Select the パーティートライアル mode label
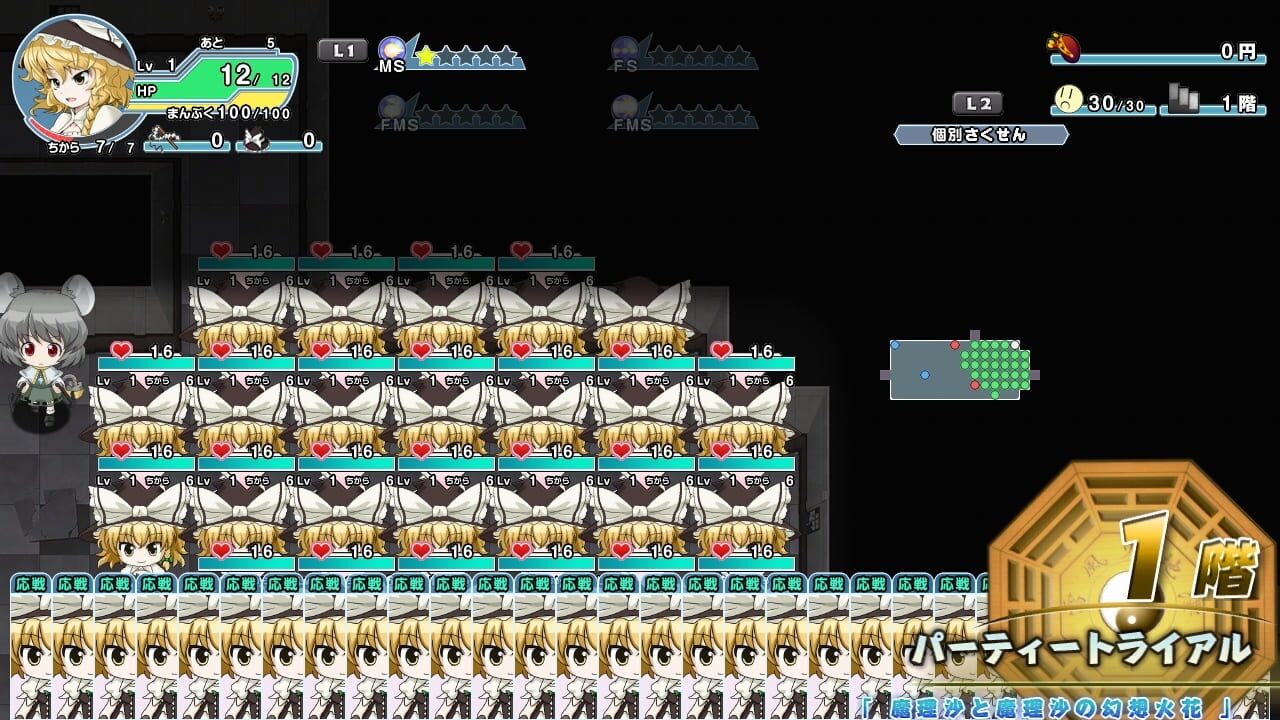This screenshot has width=1280, height=720. tap(1078, 648)
